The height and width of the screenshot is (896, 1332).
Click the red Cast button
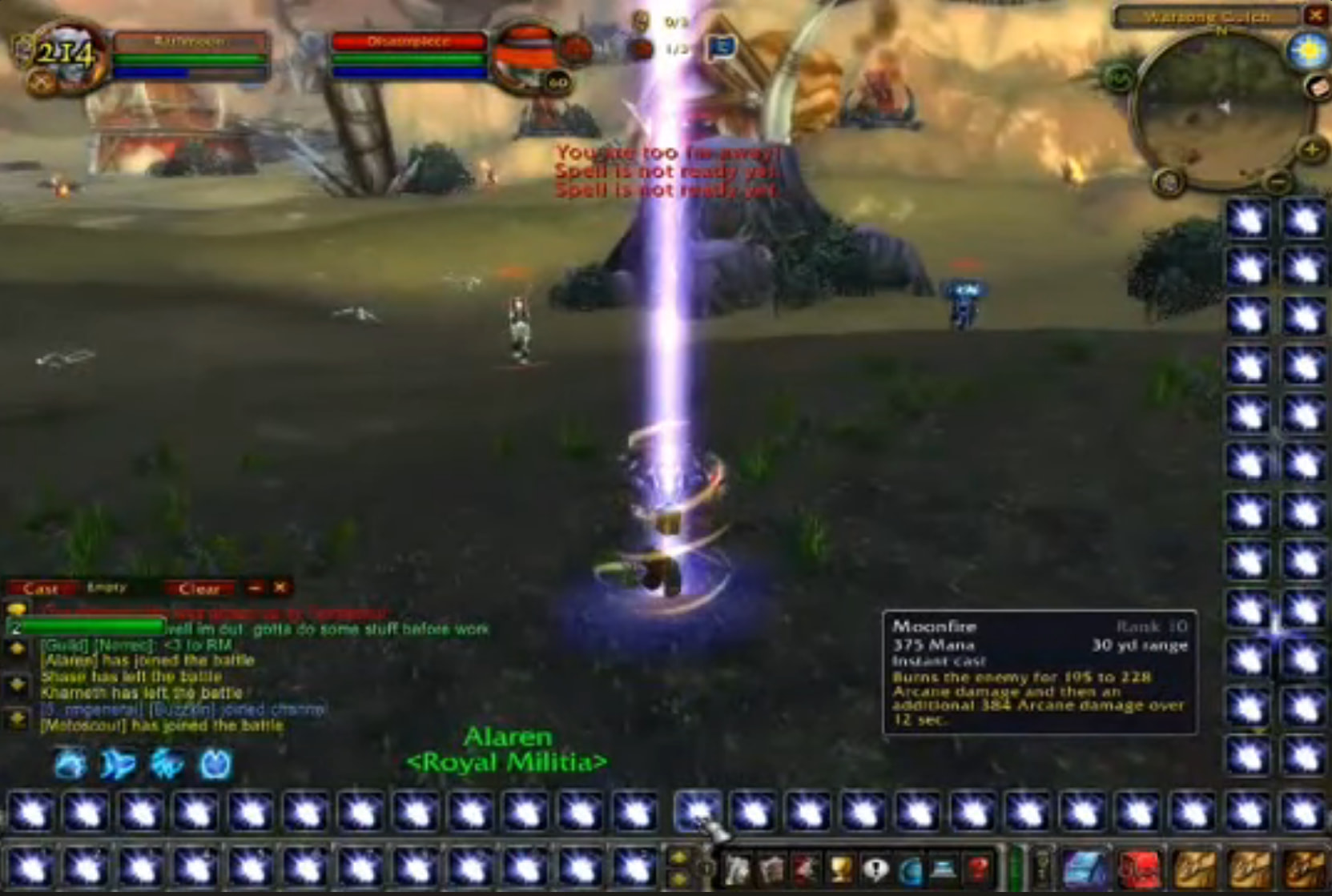tap(40, 589)
